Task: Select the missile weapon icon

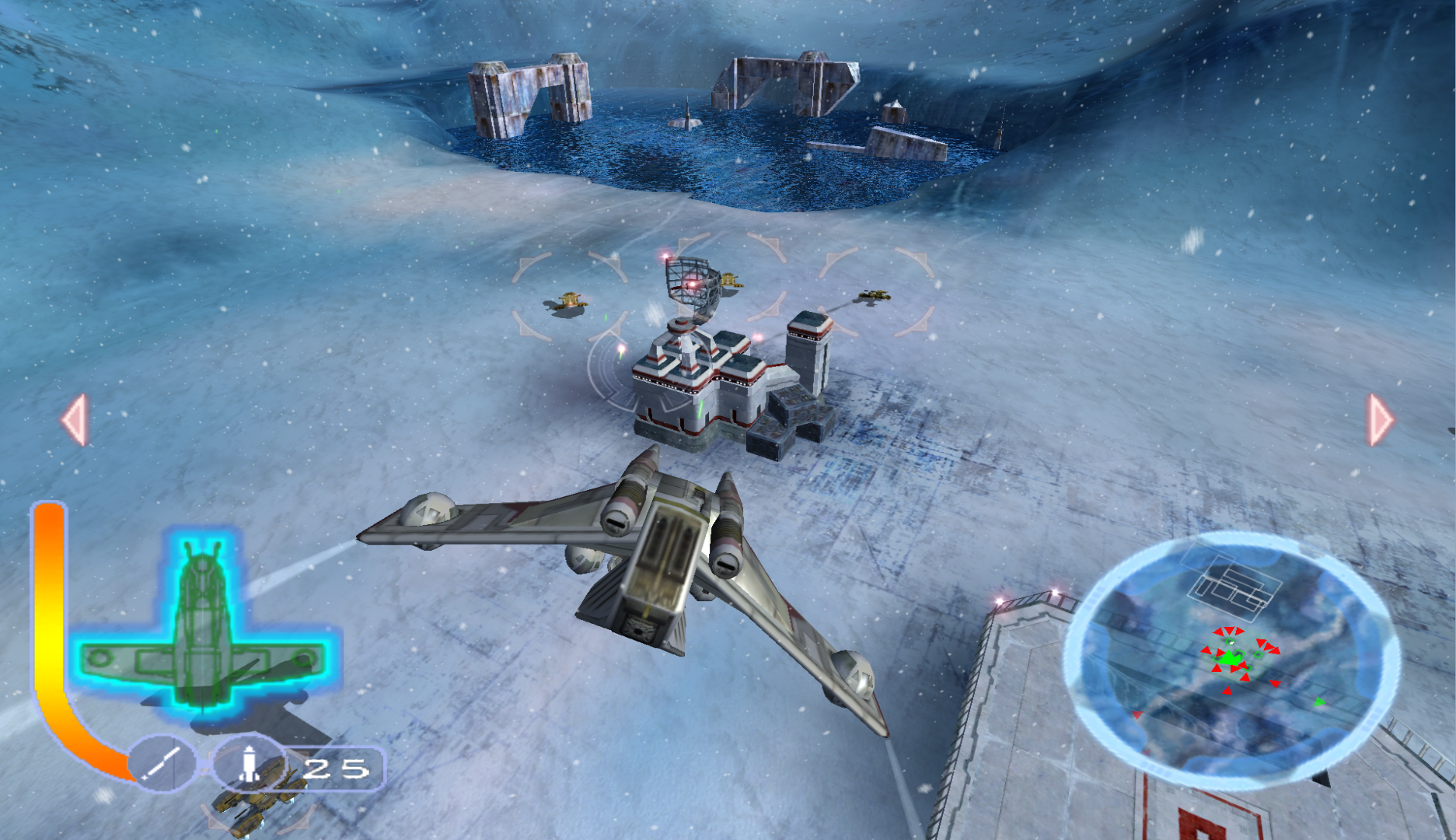Action: tap(248, 764)
